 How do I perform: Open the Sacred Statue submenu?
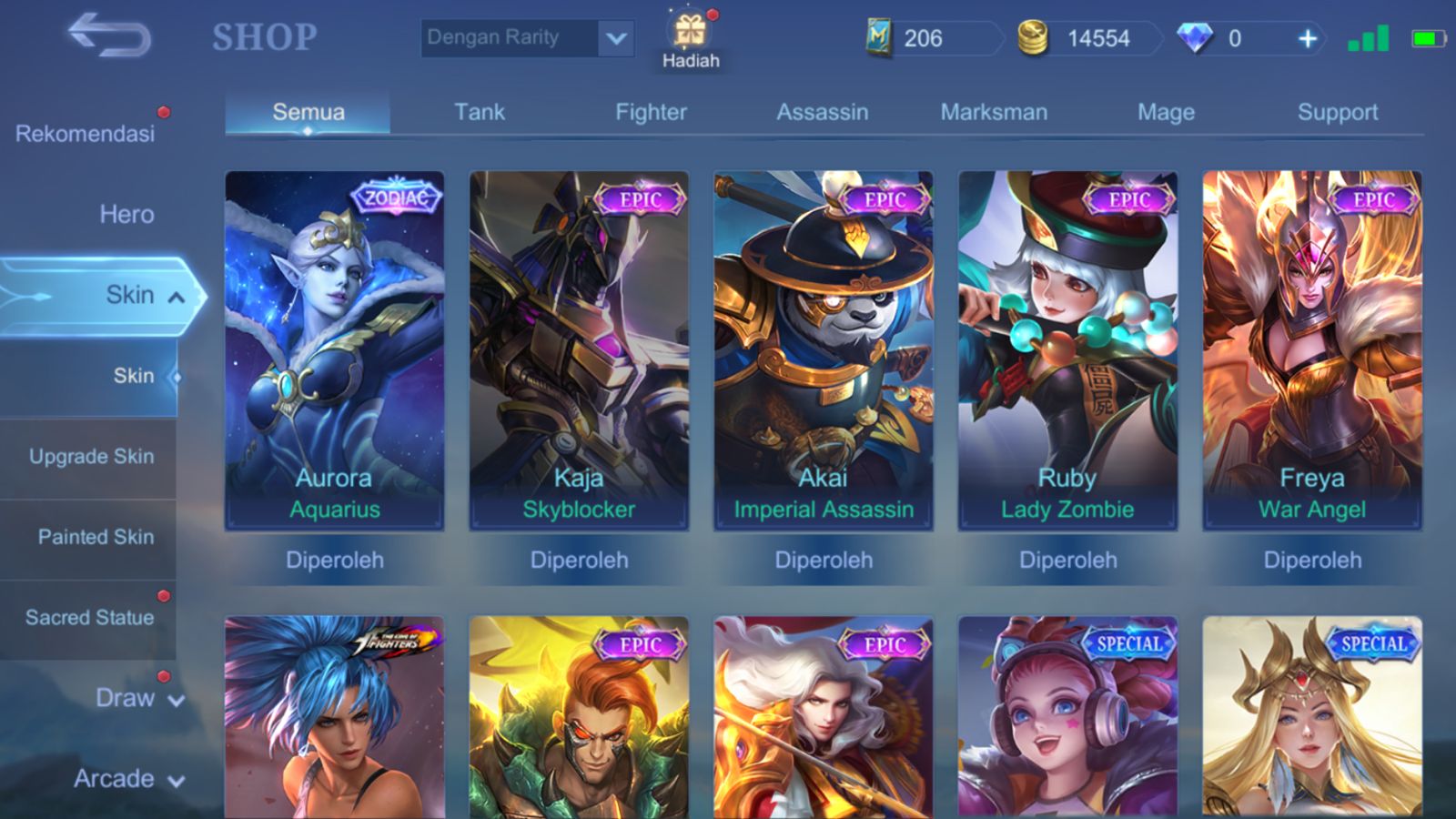89,618
